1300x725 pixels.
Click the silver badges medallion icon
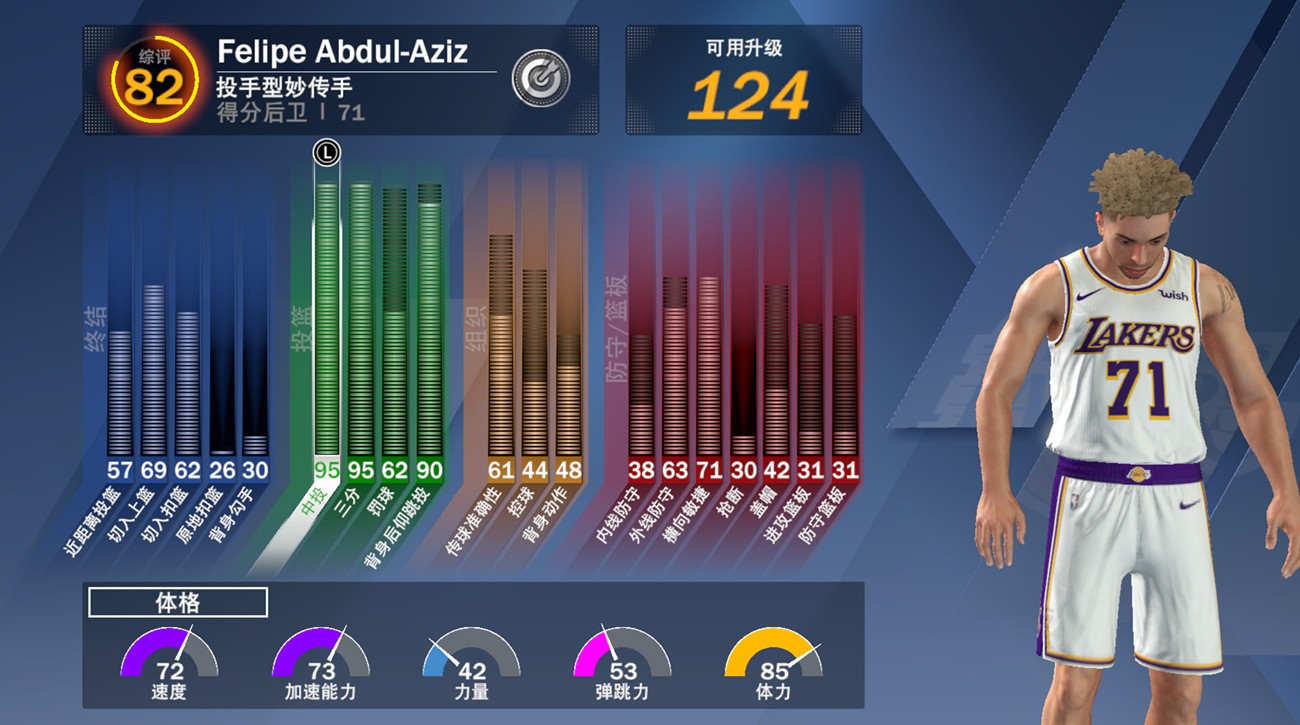point(541,75)
